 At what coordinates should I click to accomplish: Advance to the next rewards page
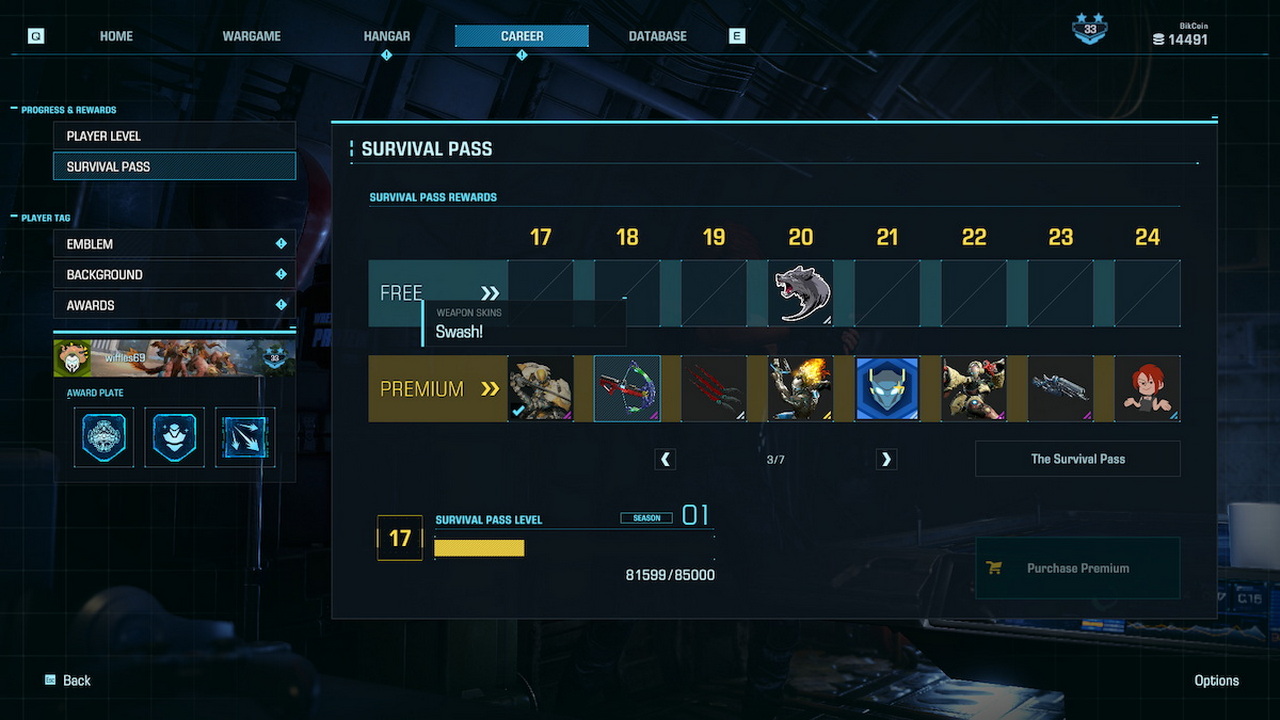(x=885, y=459)
